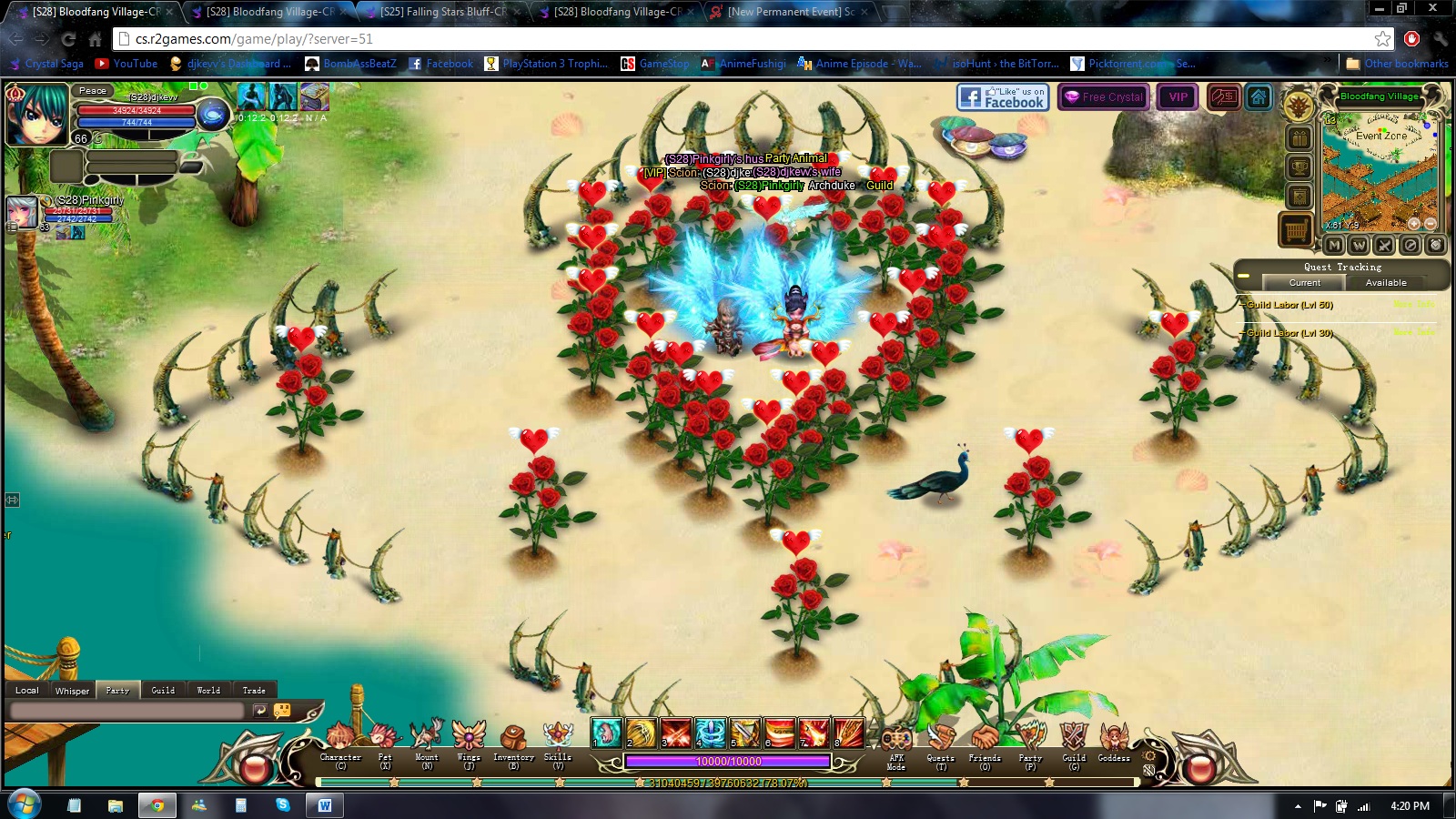The width and height of the screenshot is (1456, 819).
Task: Claim the Free Crystal offer
Action: [x=1104, y=97]
